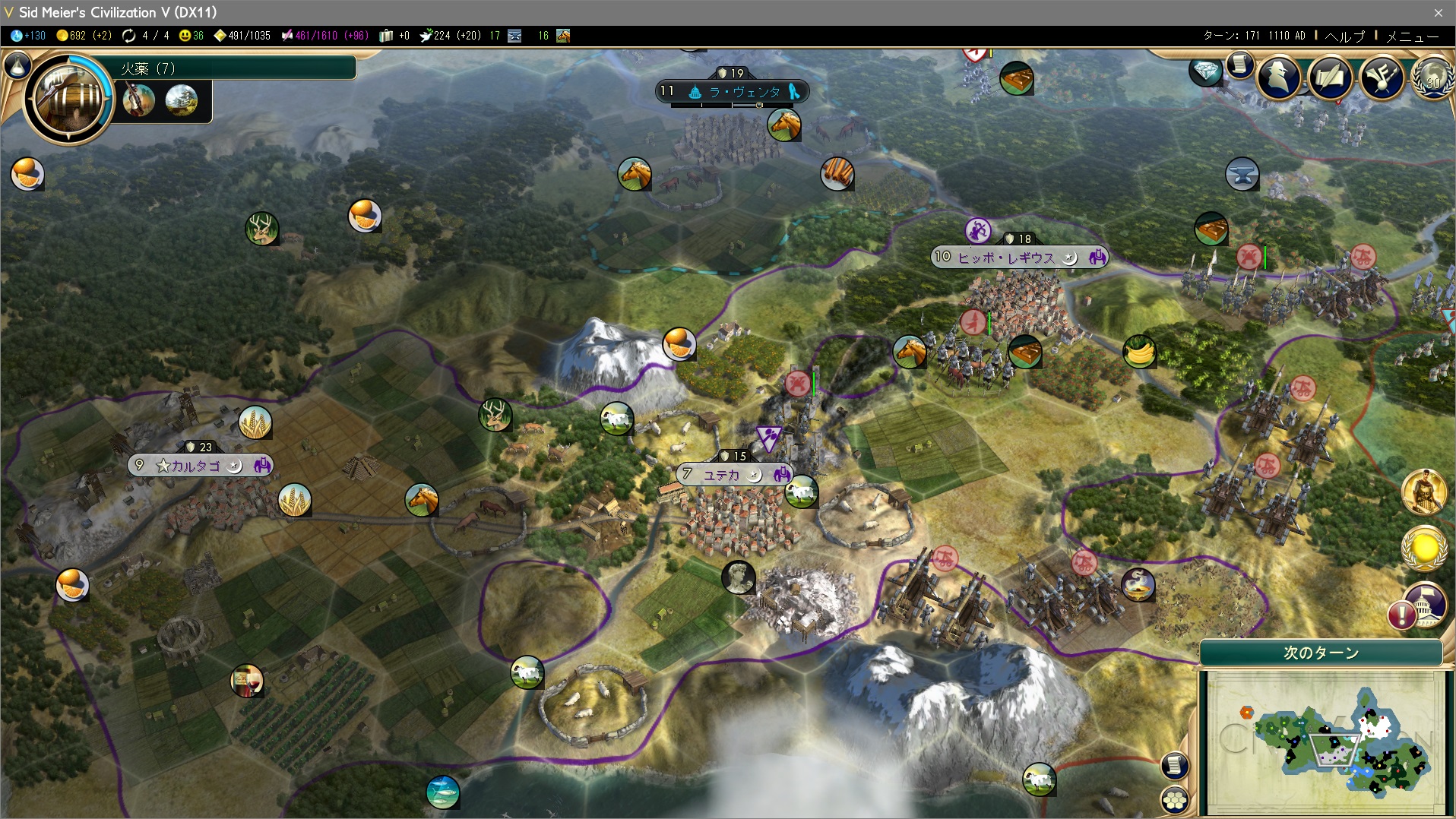Open the tech tree flask icon
This screenshot has width=1456, height=819.
(17, 66)
